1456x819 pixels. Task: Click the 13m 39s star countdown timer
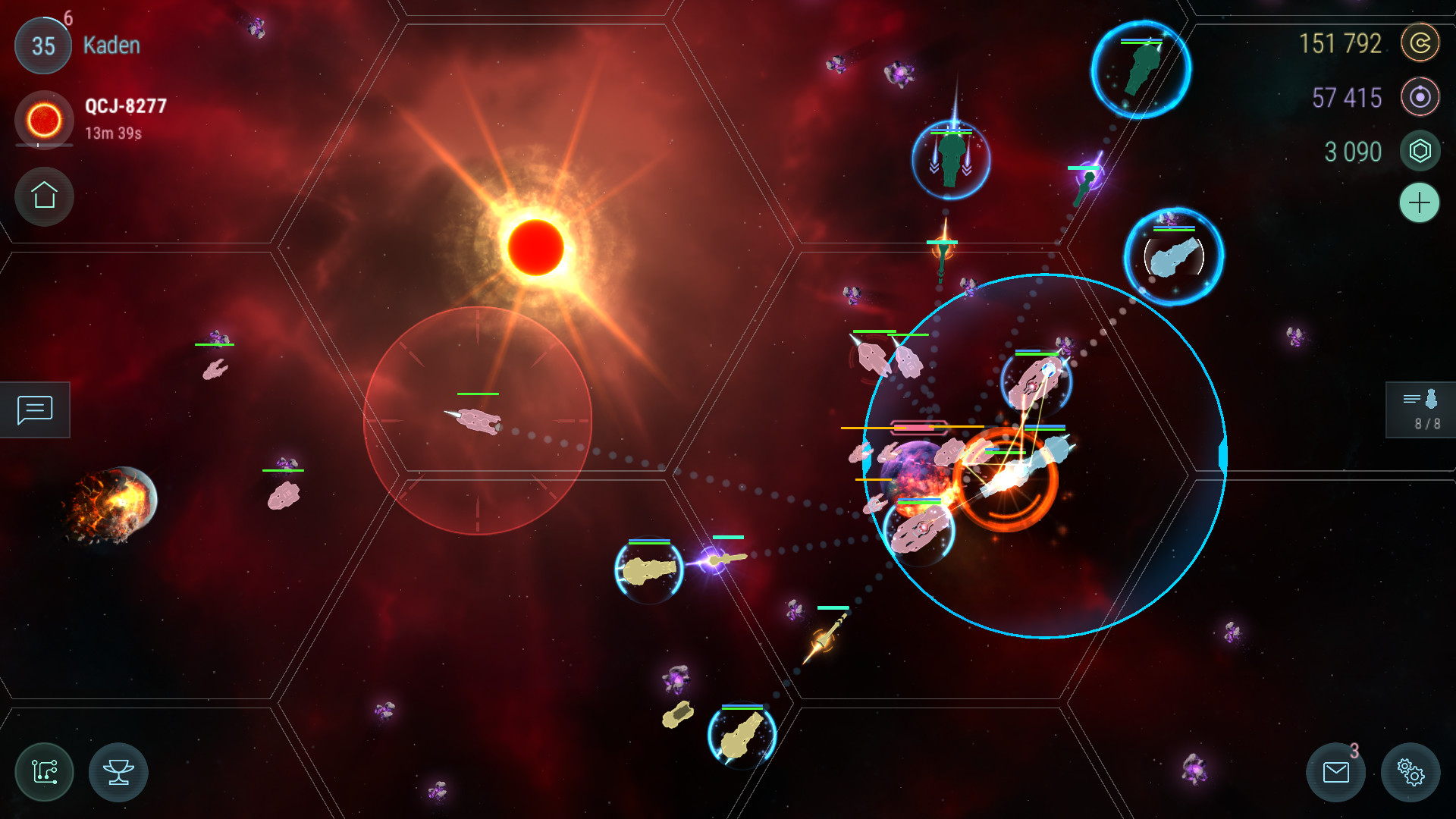click(x=112, y=132)
